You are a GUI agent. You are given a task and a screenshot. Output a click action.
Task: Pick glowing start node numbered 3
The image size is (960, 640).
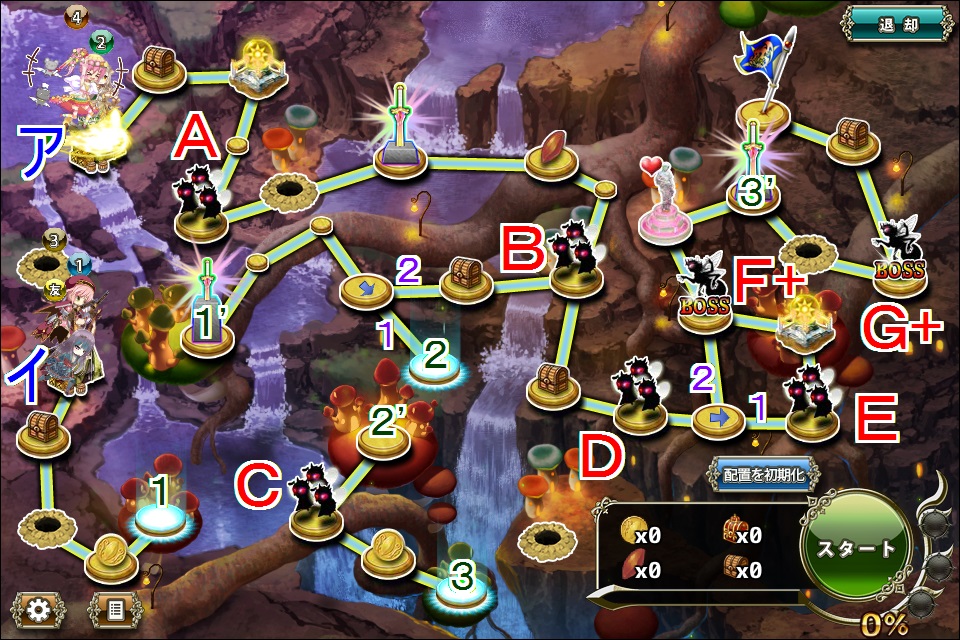tap(460, 592)
